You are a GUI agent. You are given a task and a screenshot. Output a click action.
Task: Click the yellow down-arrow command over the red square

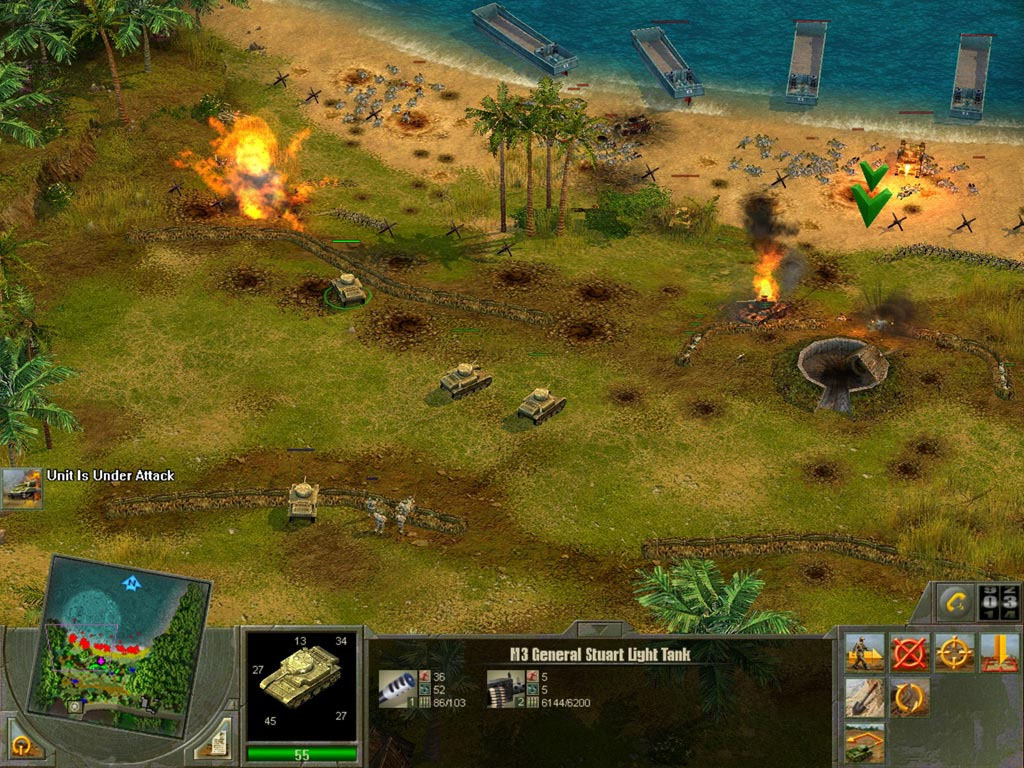999,652
